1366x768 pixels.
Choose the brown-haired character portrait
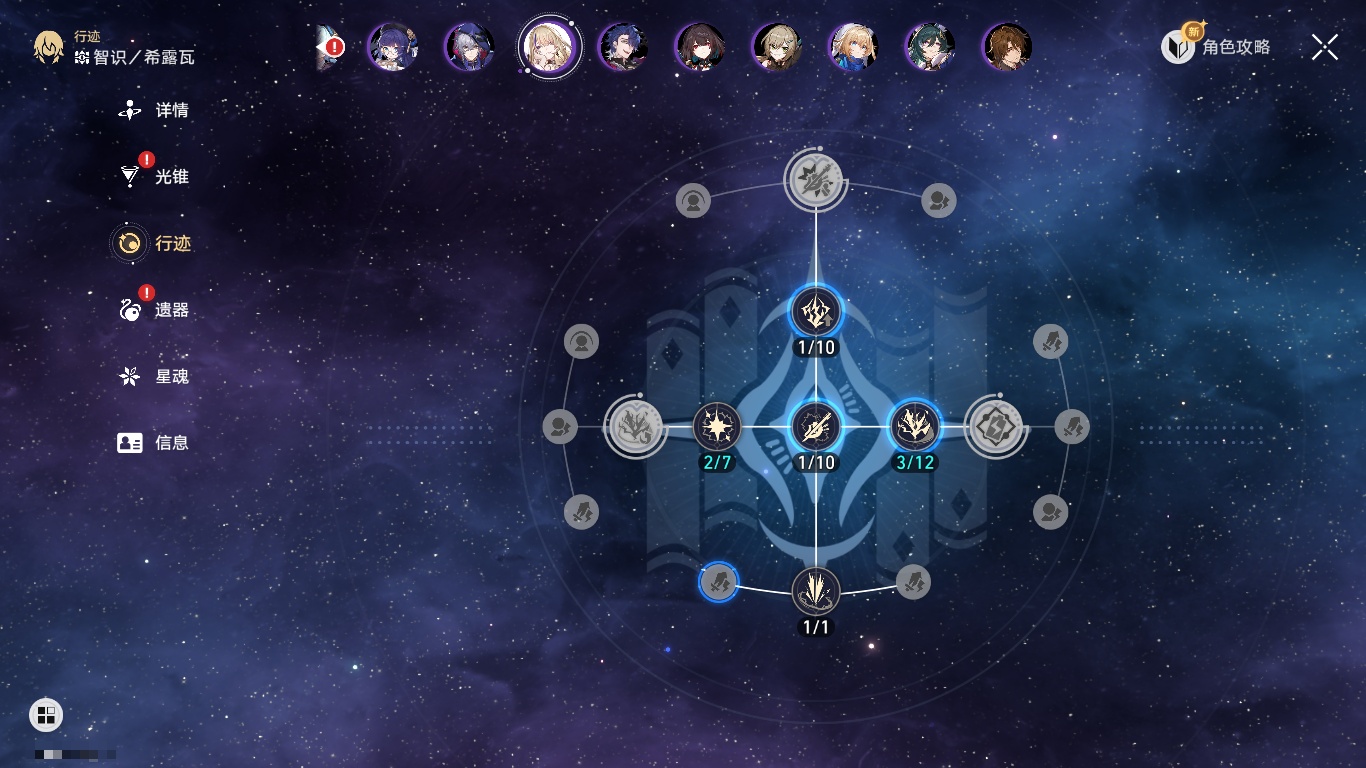[x=1007, y=47]
